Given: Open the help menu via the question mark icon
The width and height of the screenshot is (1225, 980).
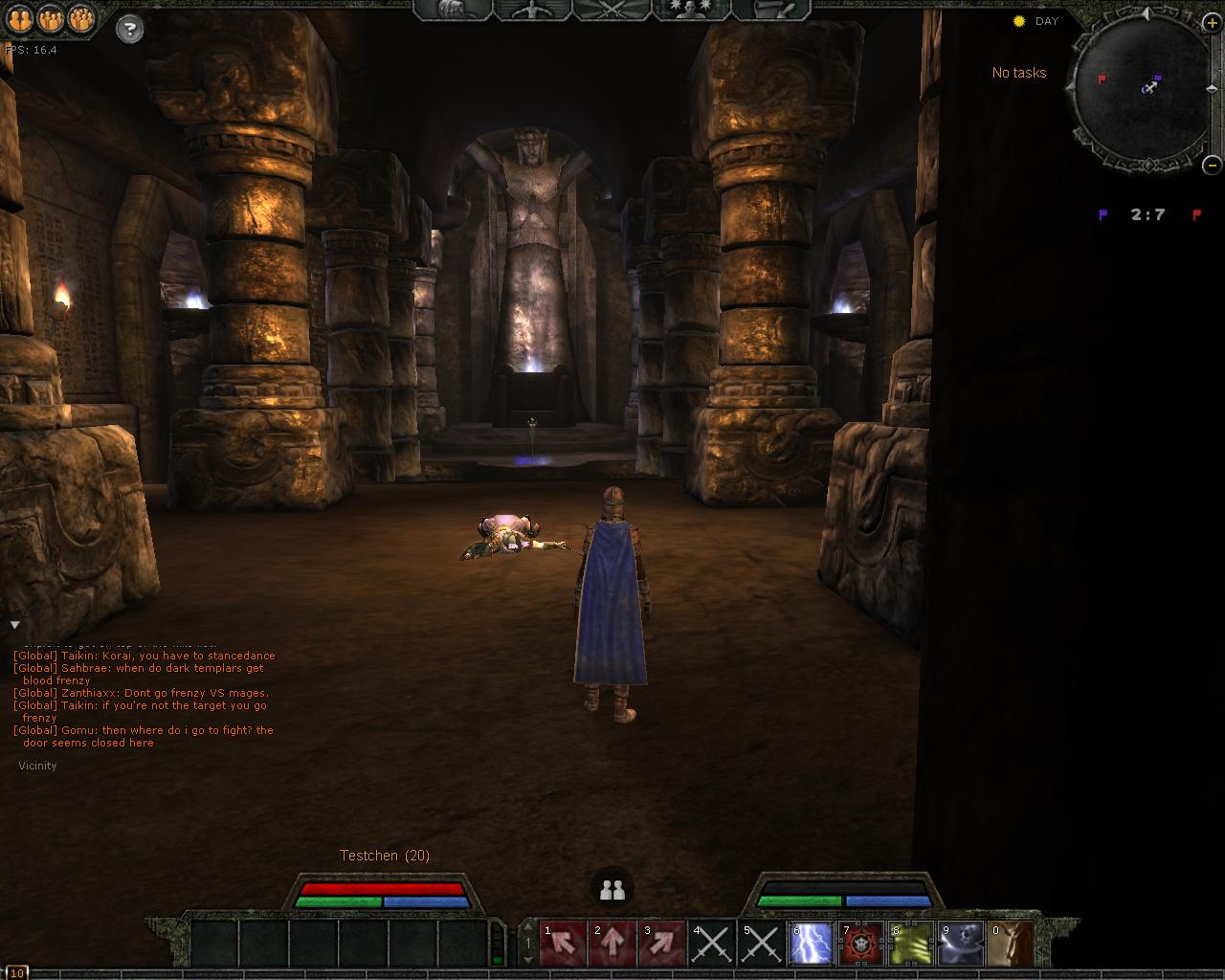Looking at the screenshot, I should (128, 29).
